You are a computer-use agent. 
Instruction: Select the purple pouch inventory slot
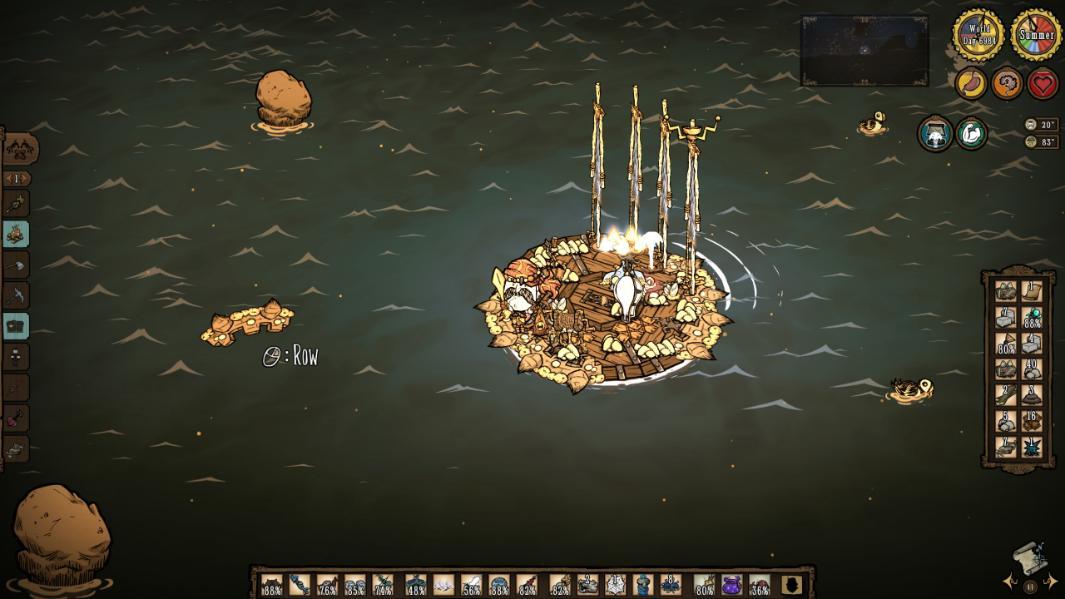[732, 584]
